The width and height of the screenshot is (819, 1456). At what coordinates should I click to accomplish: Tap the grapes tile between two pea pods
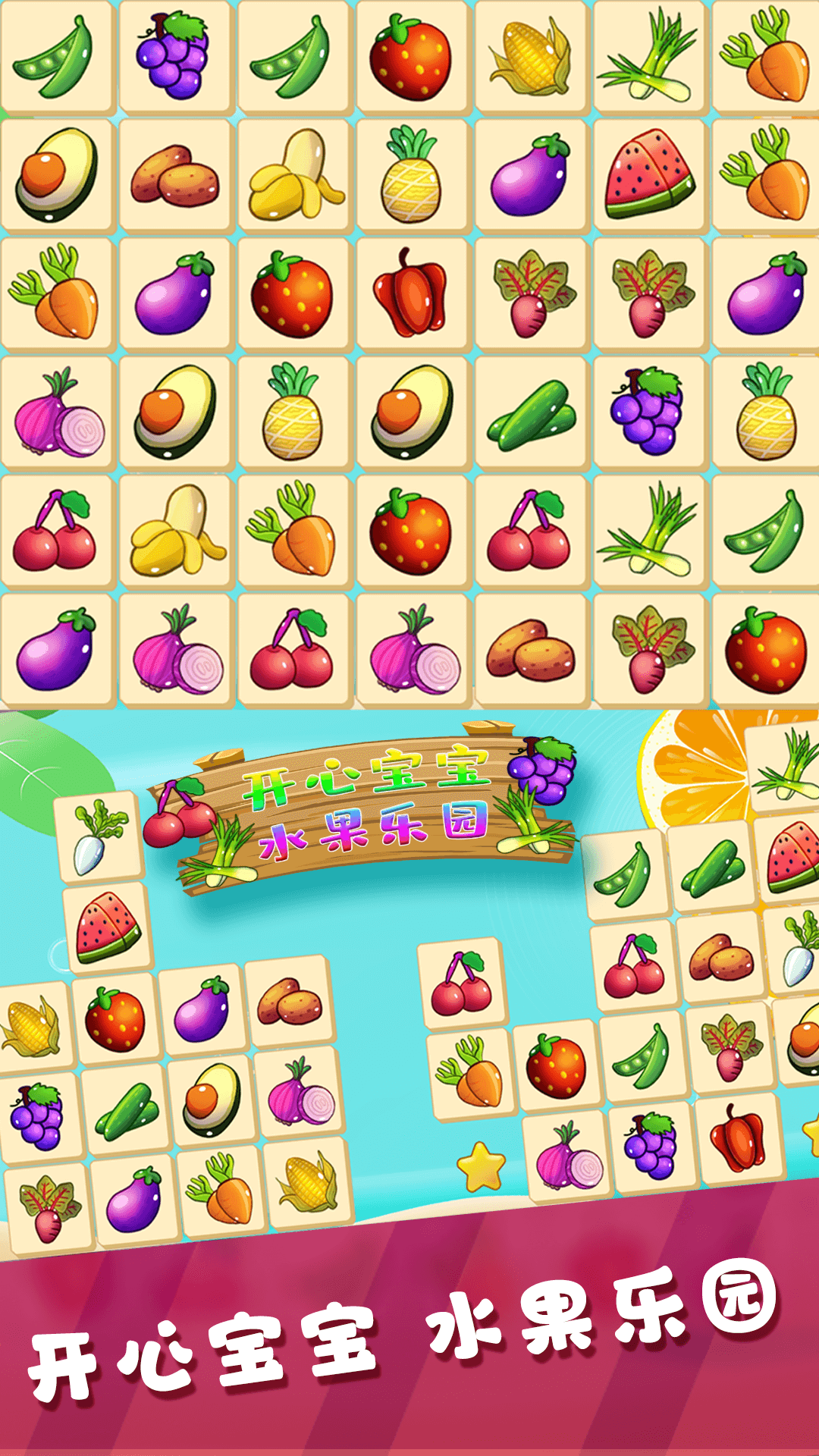coord(174,58)
